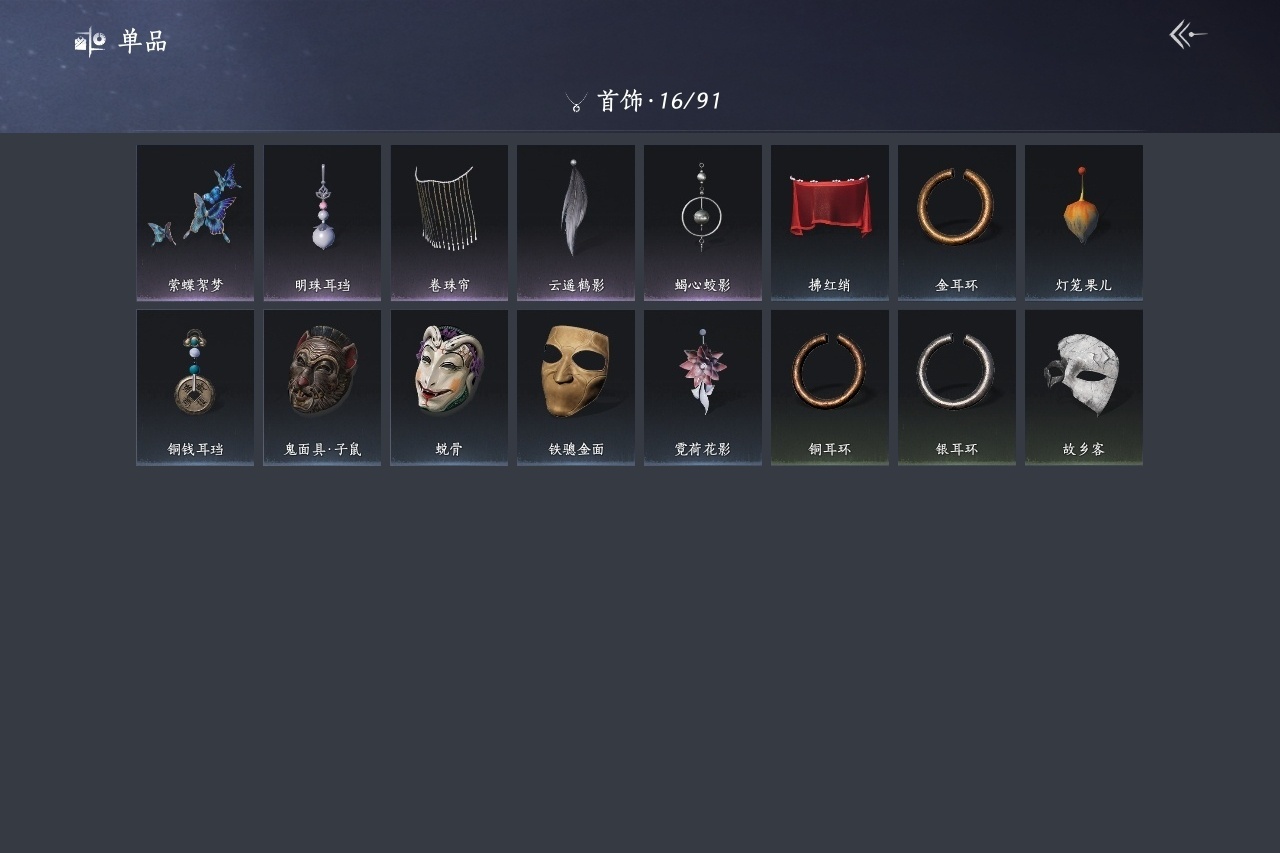The image size is (1280, 853).
Task: Select the 蜕骨 white painted mask
Action: tap(449, 387)
